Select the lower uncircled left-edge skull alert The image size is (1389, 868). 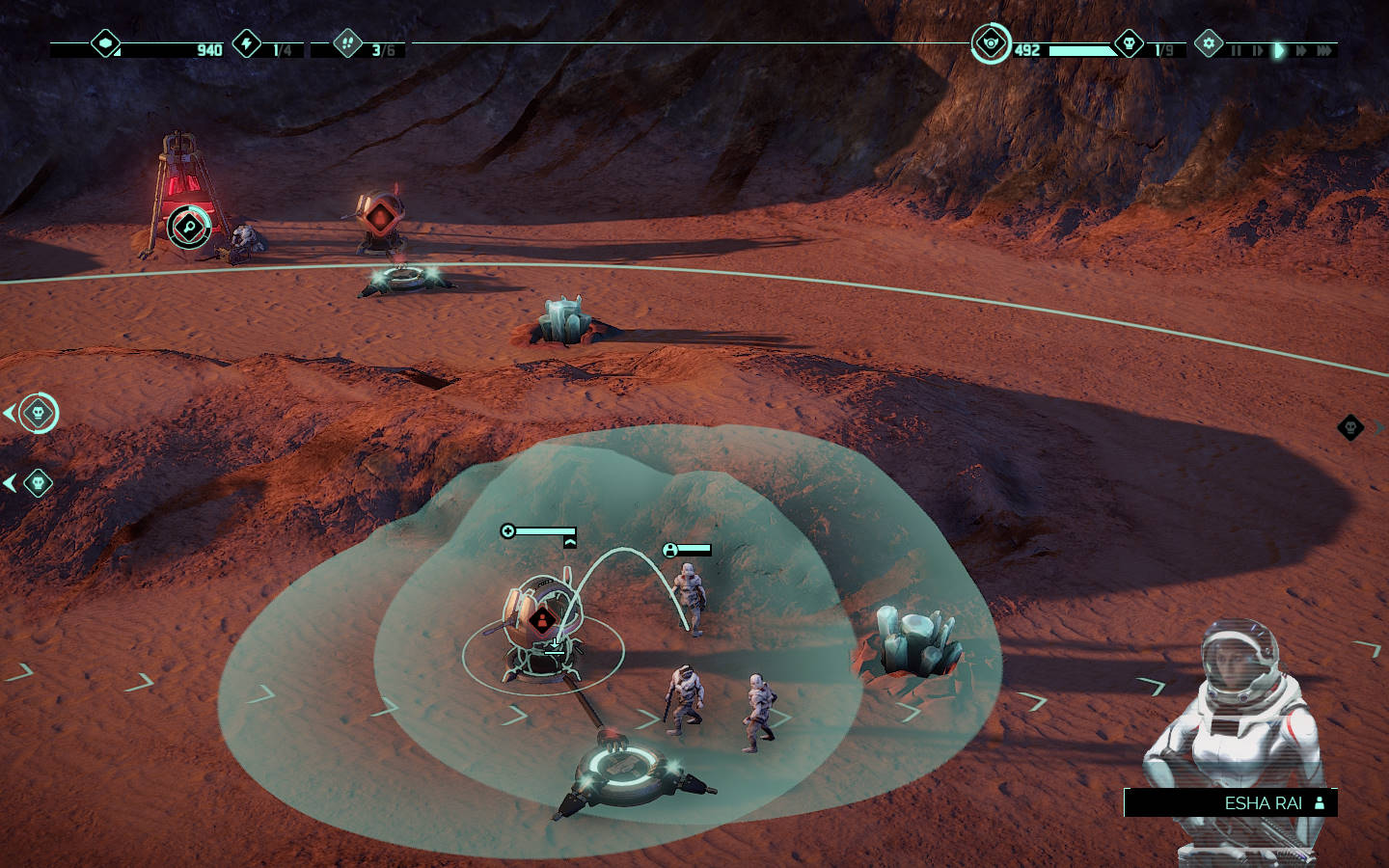(38, 482)
